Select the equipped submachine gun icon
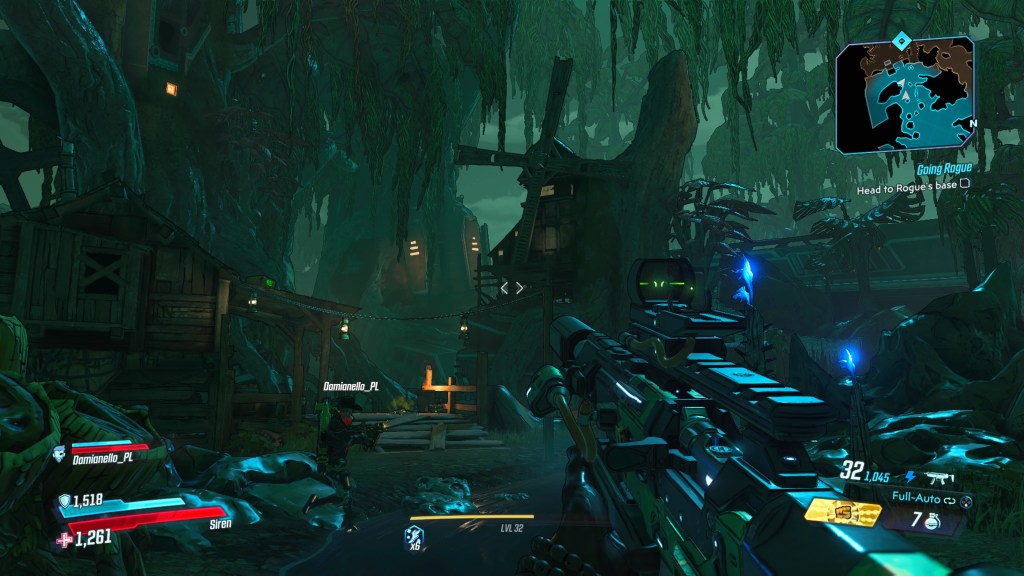1024x576 pixels. click(x=942, y=479)
